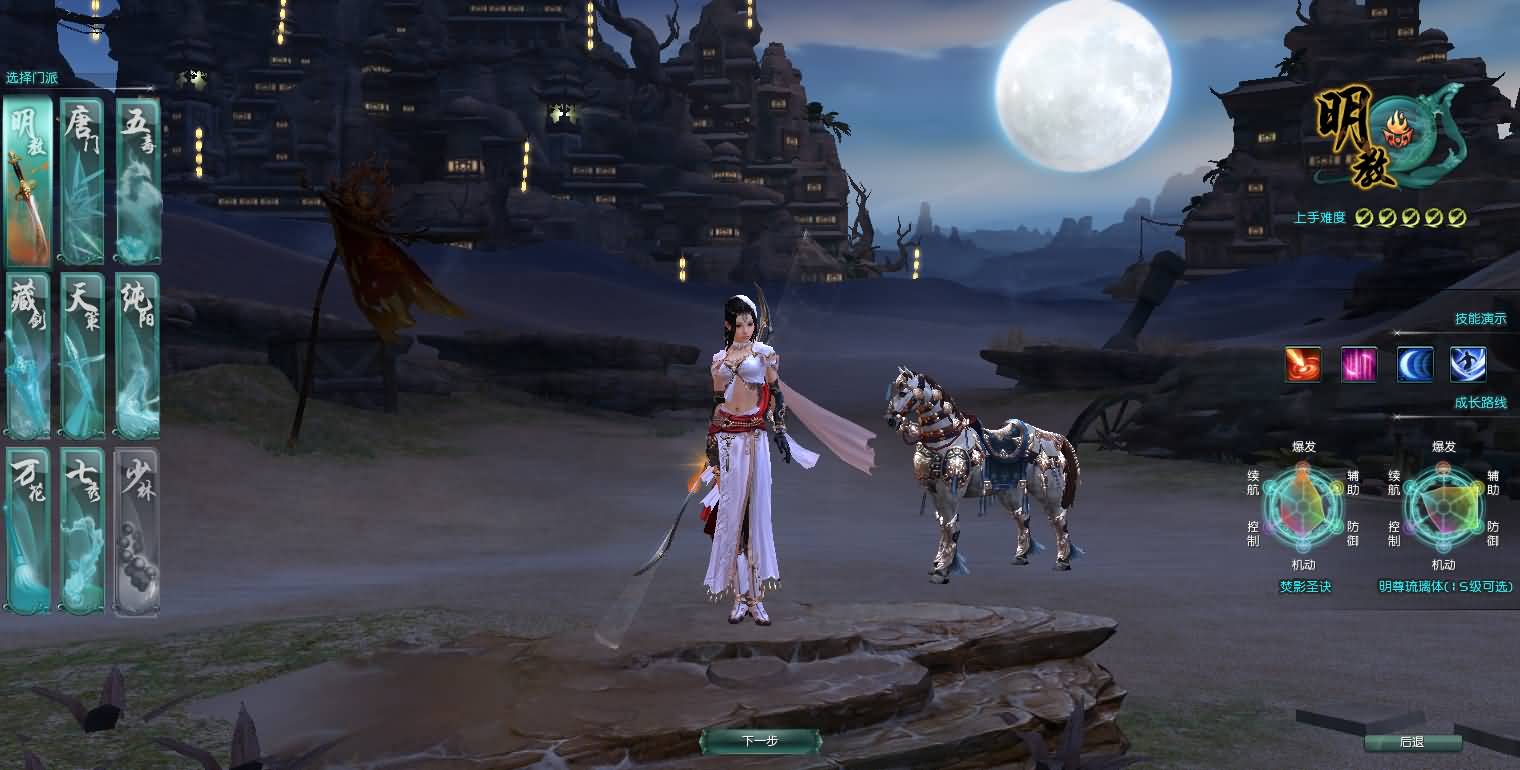This screenshot has height=770, width=1520.
Task: Click the pink claw-slash skill demo icon
Action: (1360, 364)
